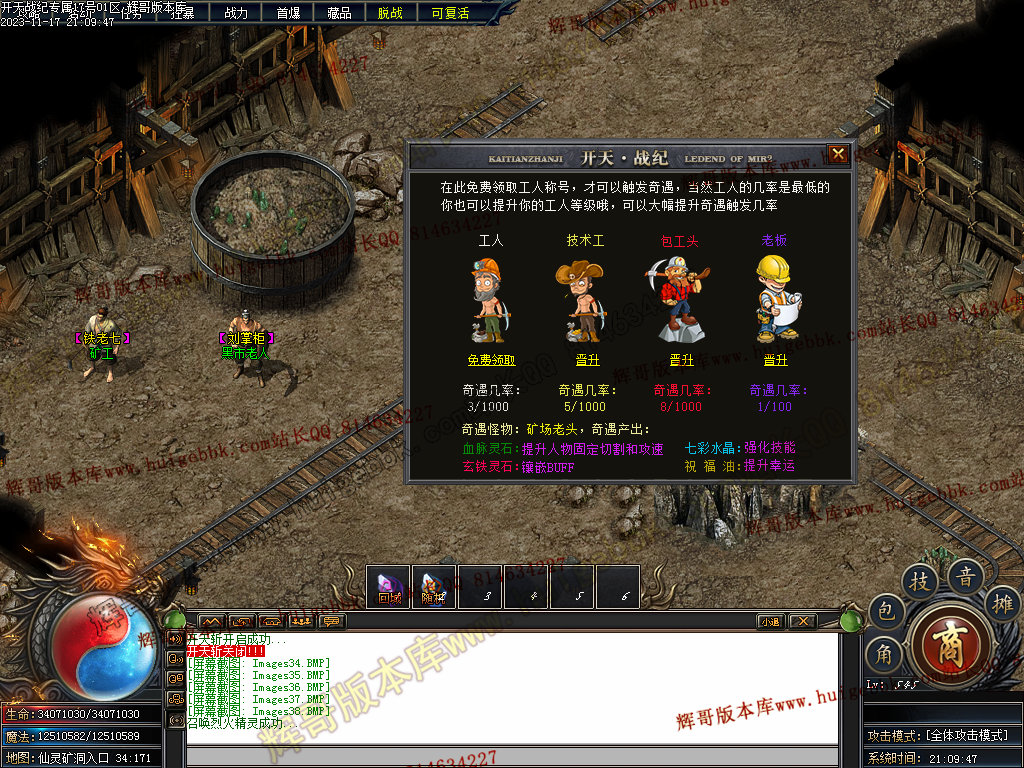Choose 晋升 under the 包工头 character
Screen dimensions: 1024x768
681,360
